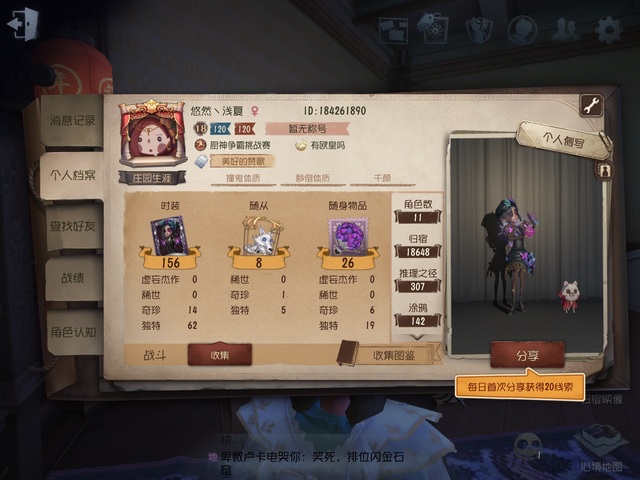Select the 暂无称号 title field
Viewport: 640px width, 480px height.
coord(307,129)
